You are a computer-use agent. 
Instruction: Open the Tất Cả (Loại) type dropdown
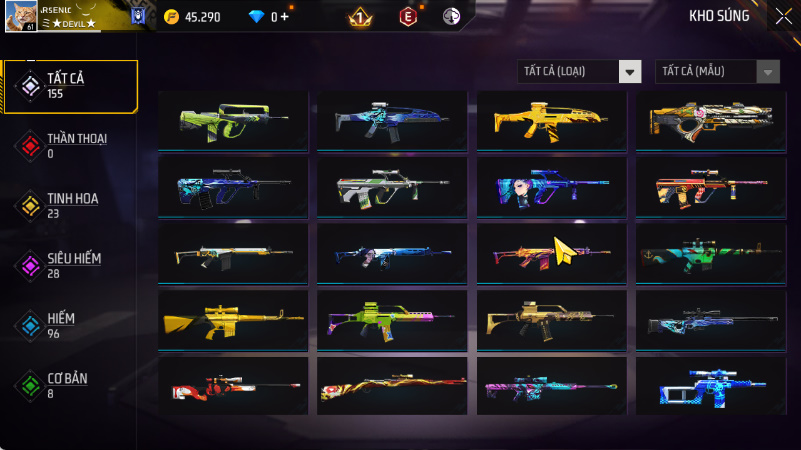pyautogui.click(x=579, y=71)
